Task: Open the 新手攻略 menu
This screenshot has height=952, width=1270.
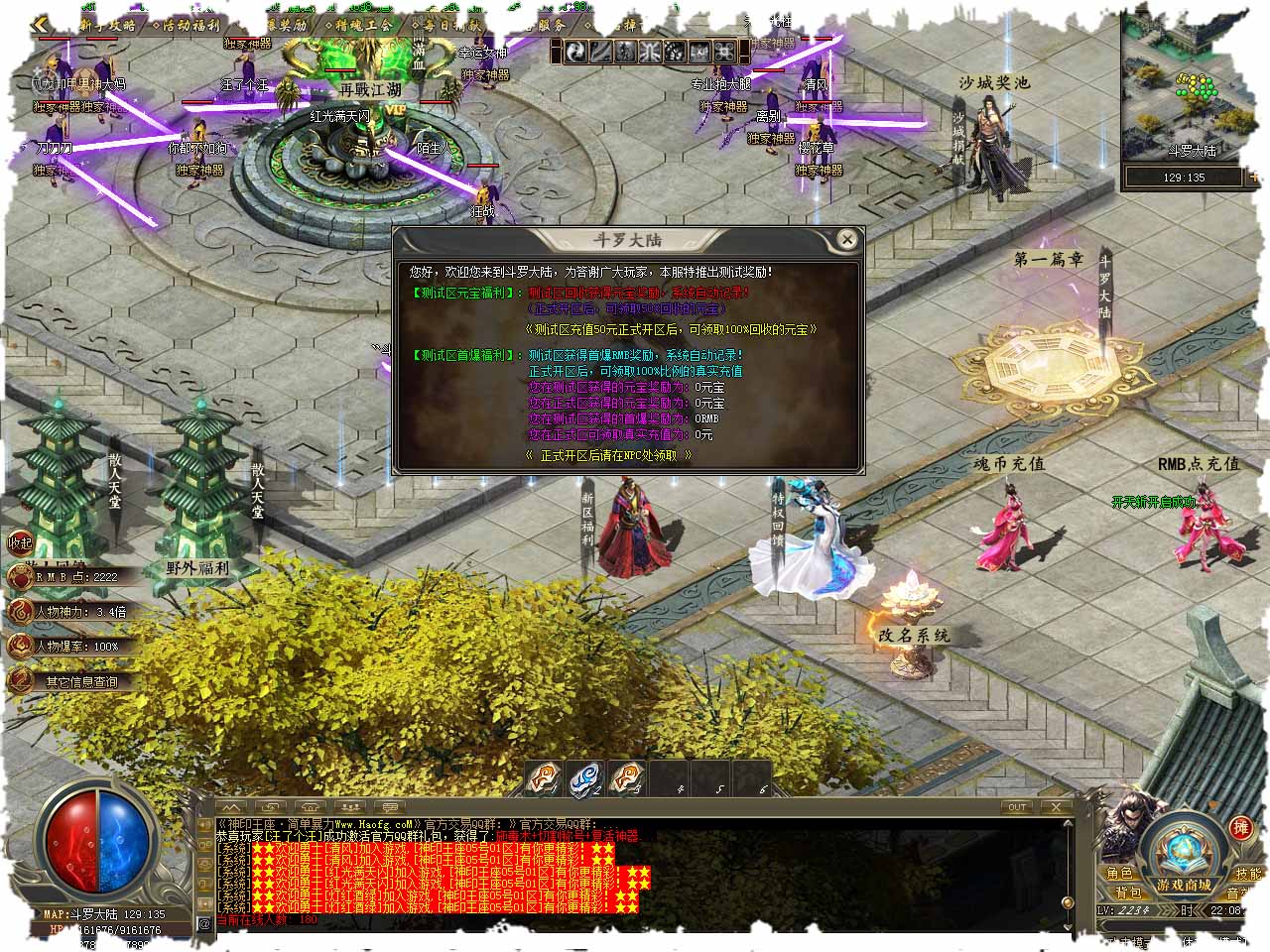Action: point(106,25)
